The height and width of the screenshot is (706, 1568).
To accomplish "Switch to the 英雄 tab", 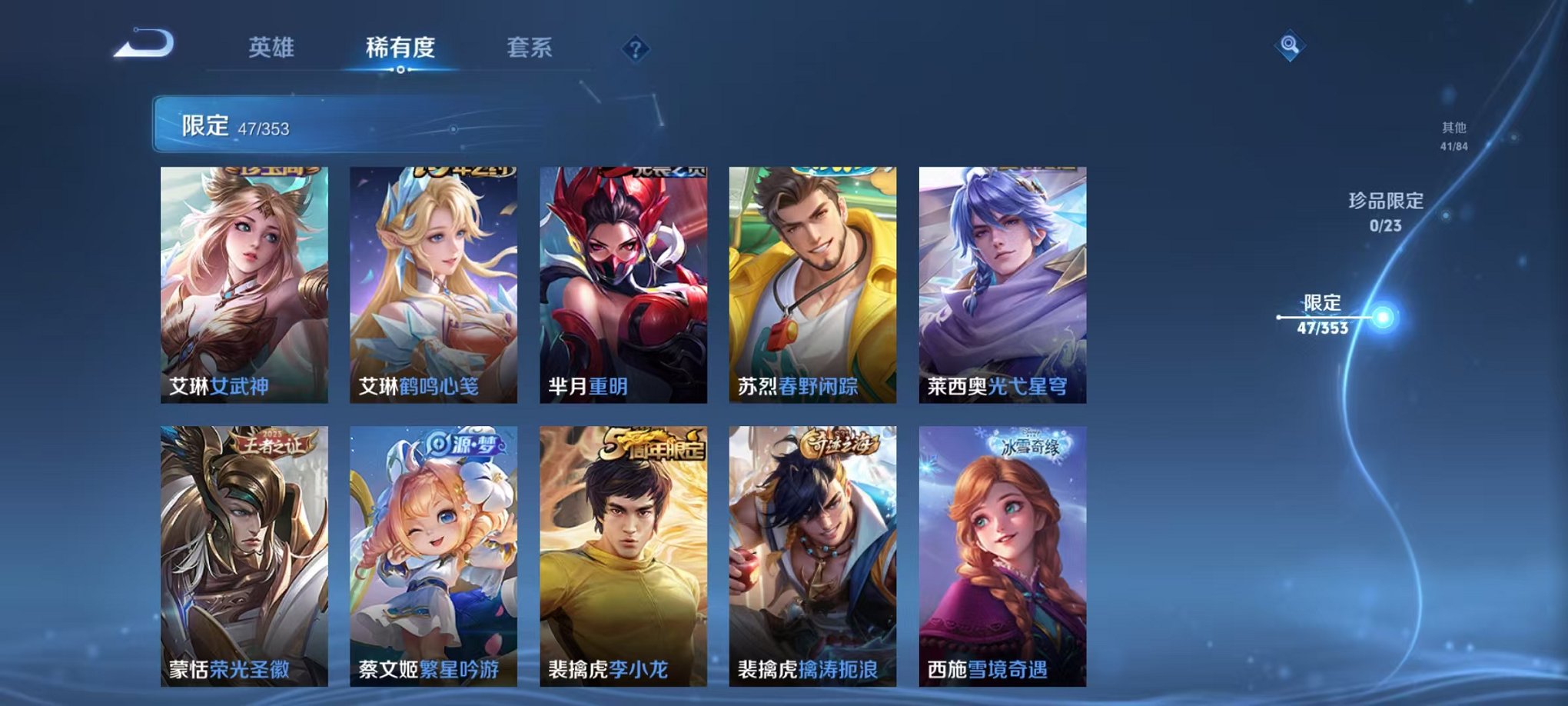I will coord(271,48).
